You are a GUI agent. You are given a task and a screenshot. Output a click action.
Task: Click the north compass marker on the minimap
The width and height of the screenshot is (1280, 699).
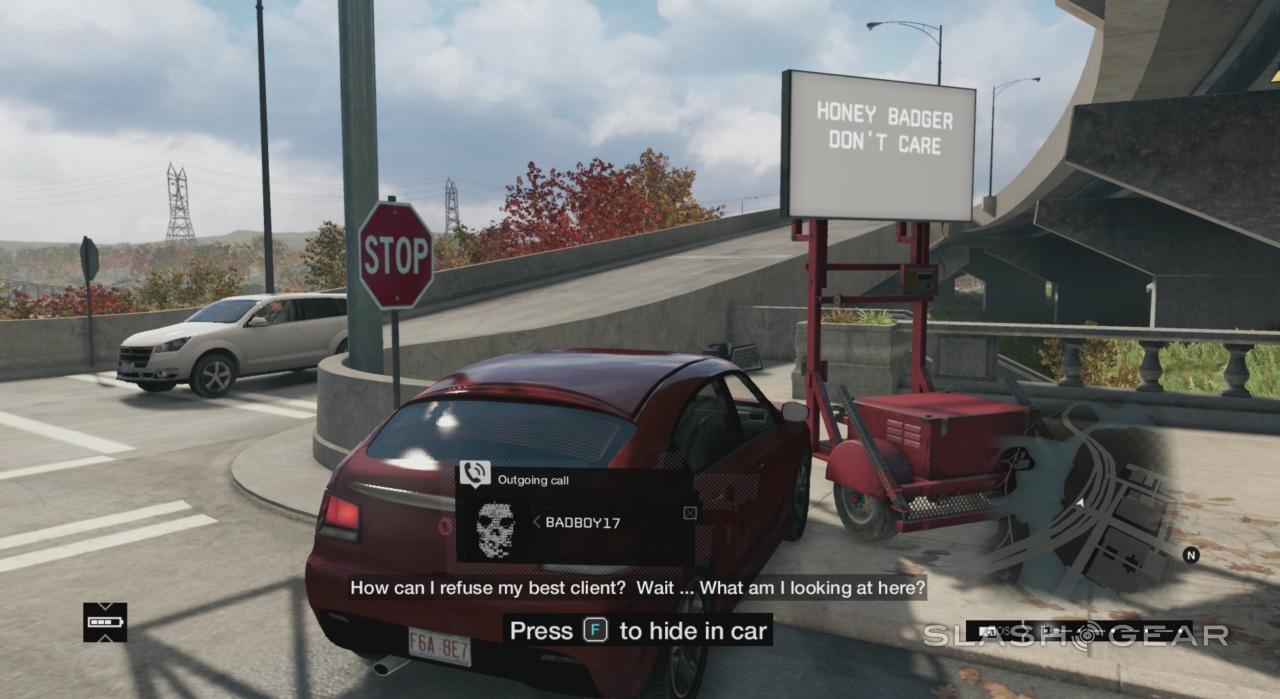click(1190, 555)
